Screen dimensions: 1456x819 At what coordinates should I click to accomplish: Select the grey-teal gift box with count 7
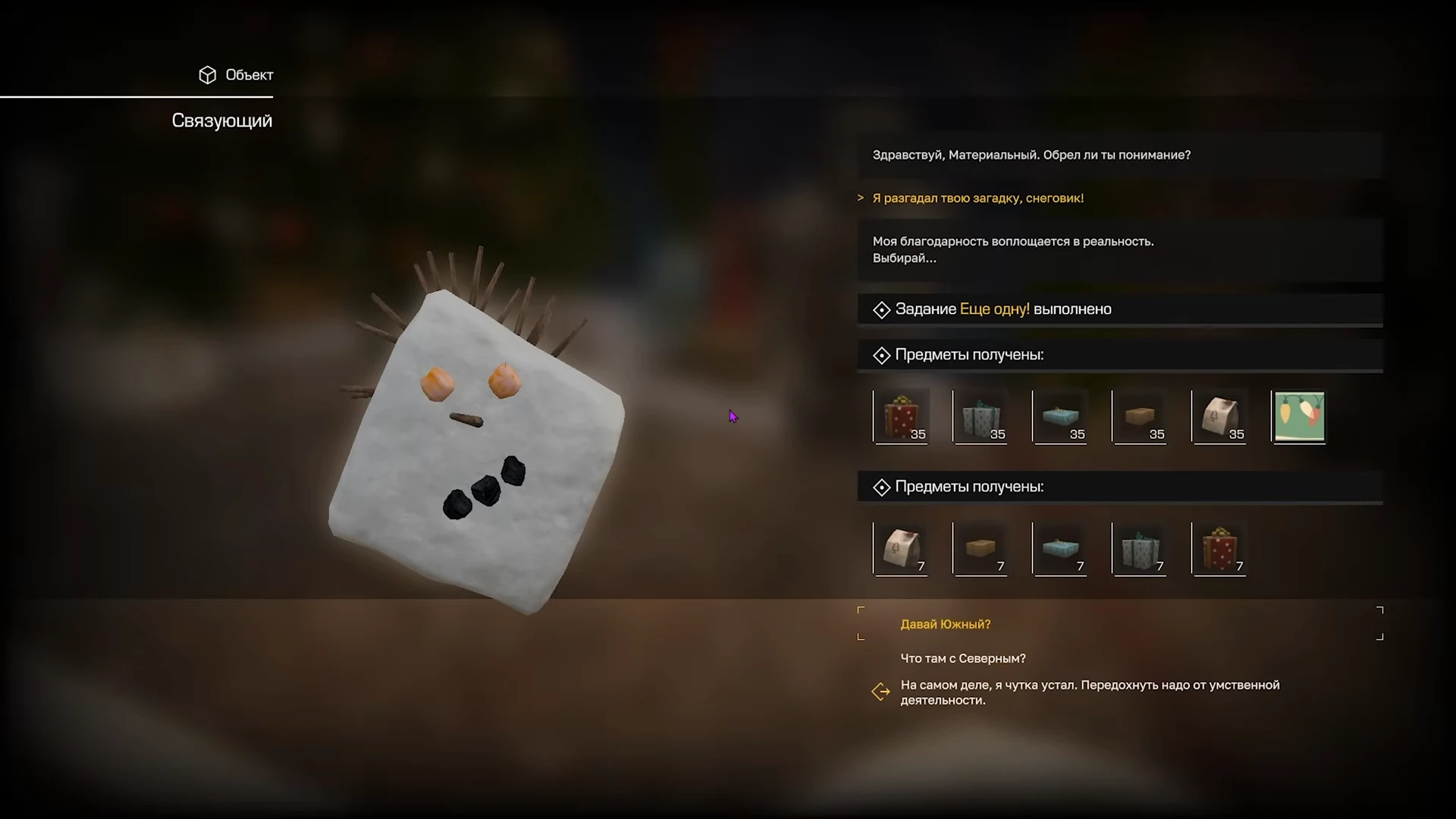pos(1140,548)
